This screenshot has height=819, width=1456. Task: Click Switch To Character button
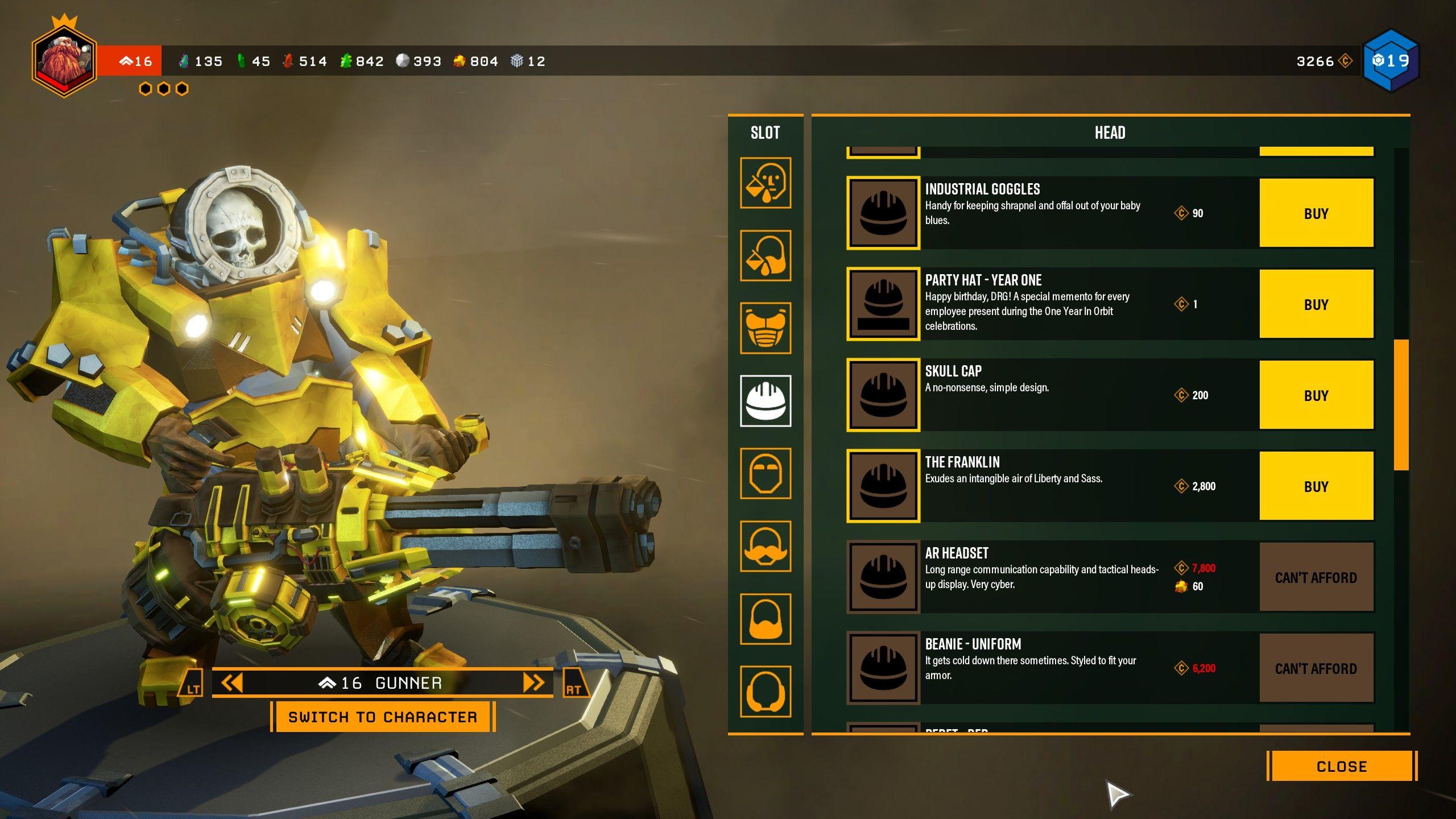[x=382, y=717]
